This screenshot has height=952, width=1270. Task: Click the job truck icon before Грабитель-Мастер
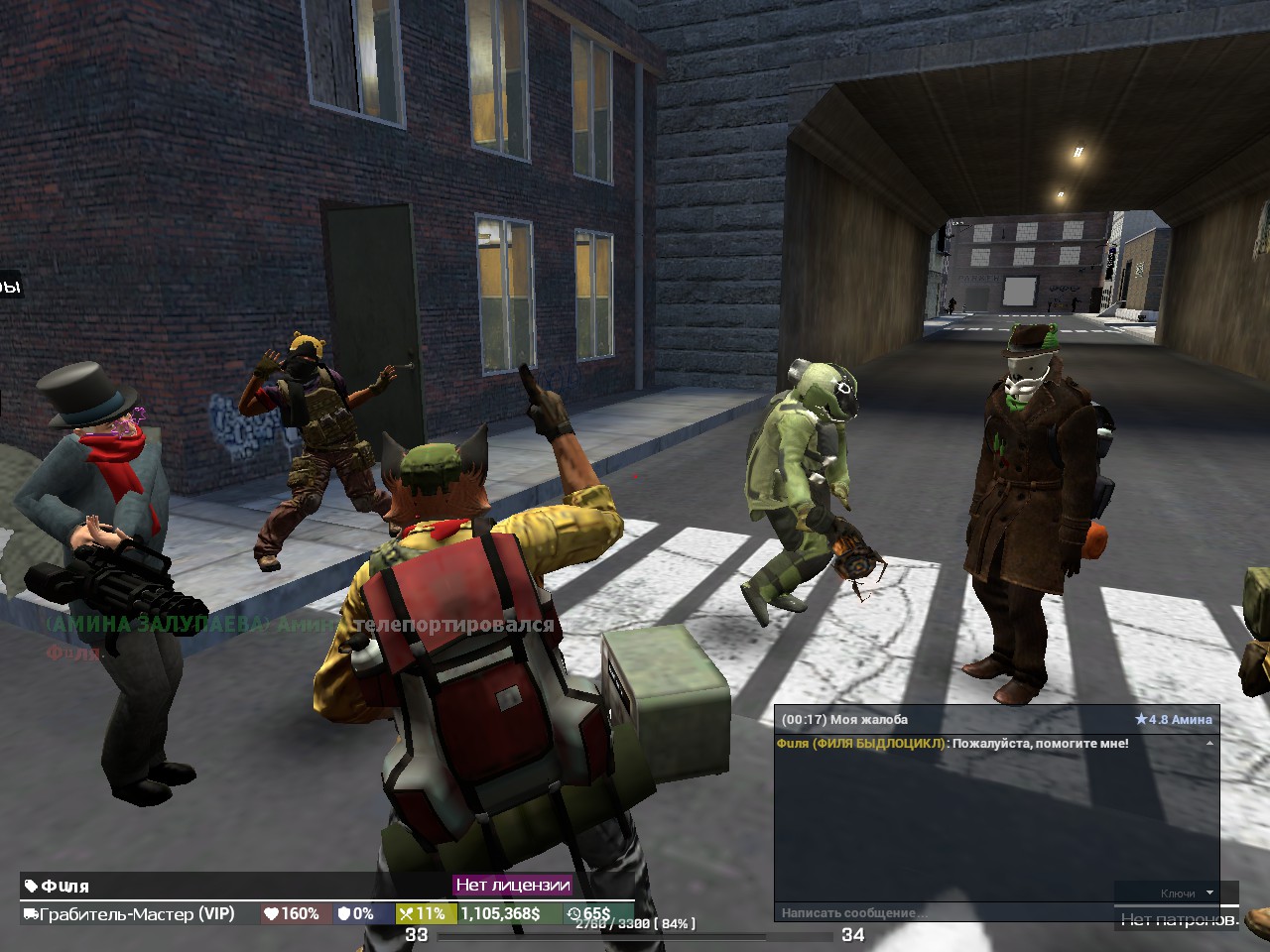[30, 912]
